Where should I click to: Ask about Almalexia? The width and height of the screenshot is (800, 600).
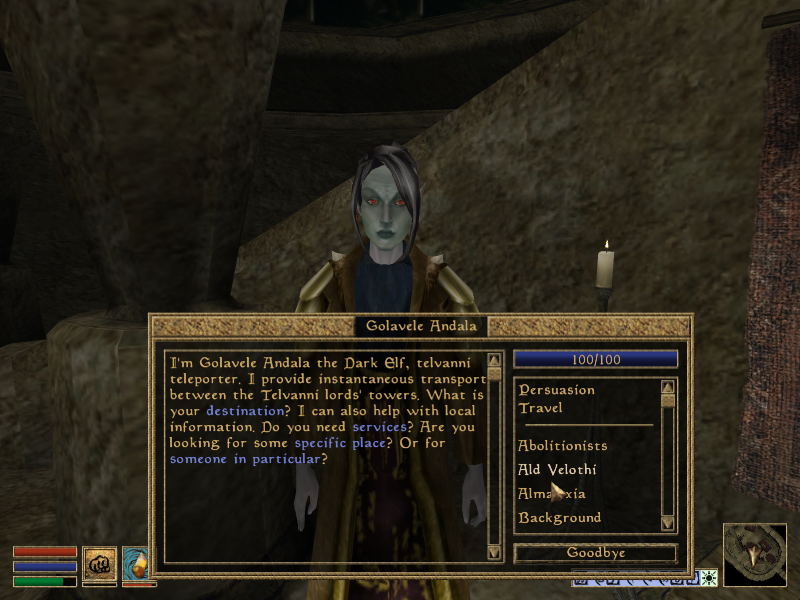pos(551,494)
